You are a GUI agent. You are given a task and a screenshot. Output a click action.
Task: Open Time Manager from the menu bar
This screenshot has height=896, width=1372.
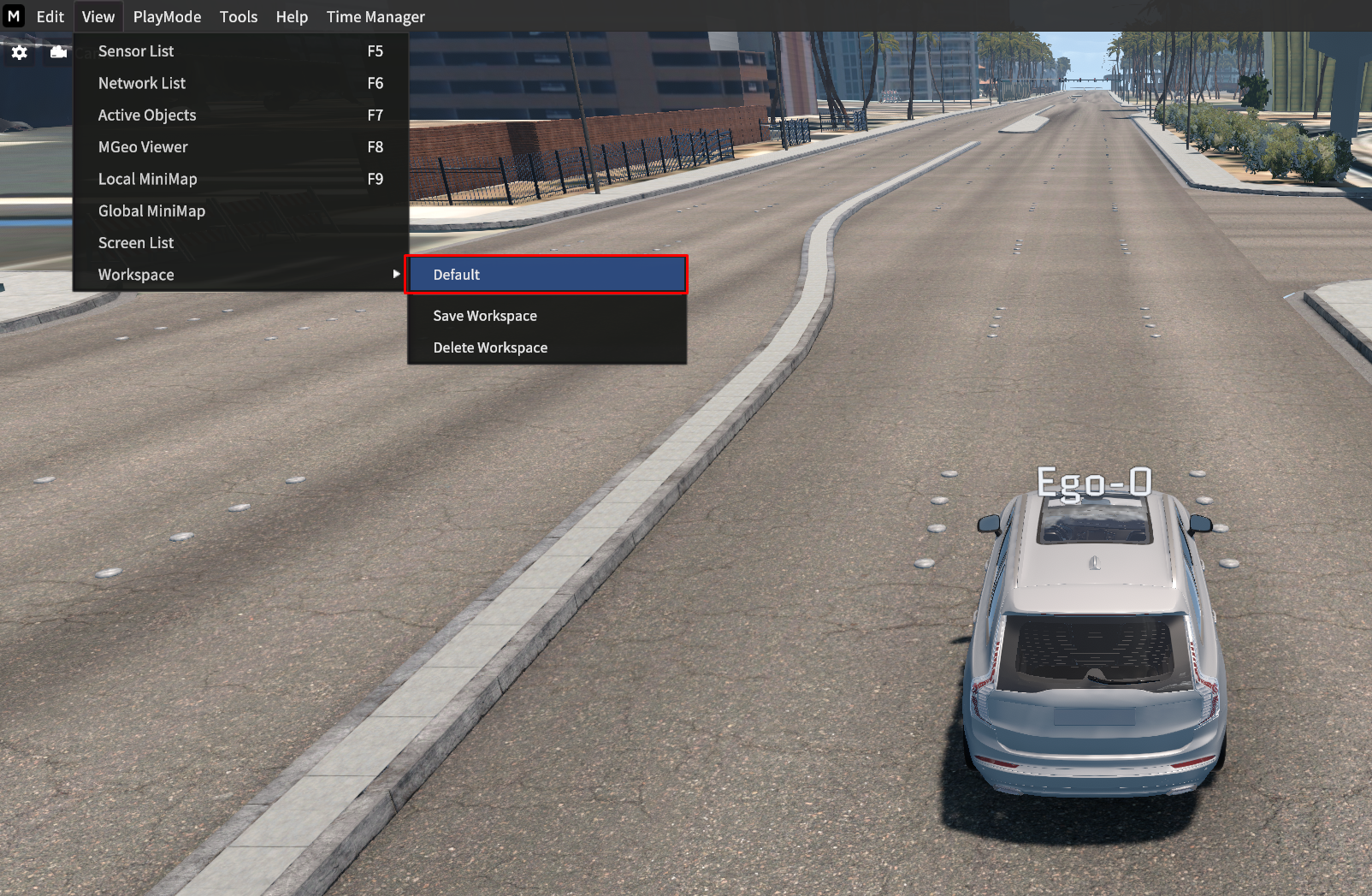coord(376,17)
